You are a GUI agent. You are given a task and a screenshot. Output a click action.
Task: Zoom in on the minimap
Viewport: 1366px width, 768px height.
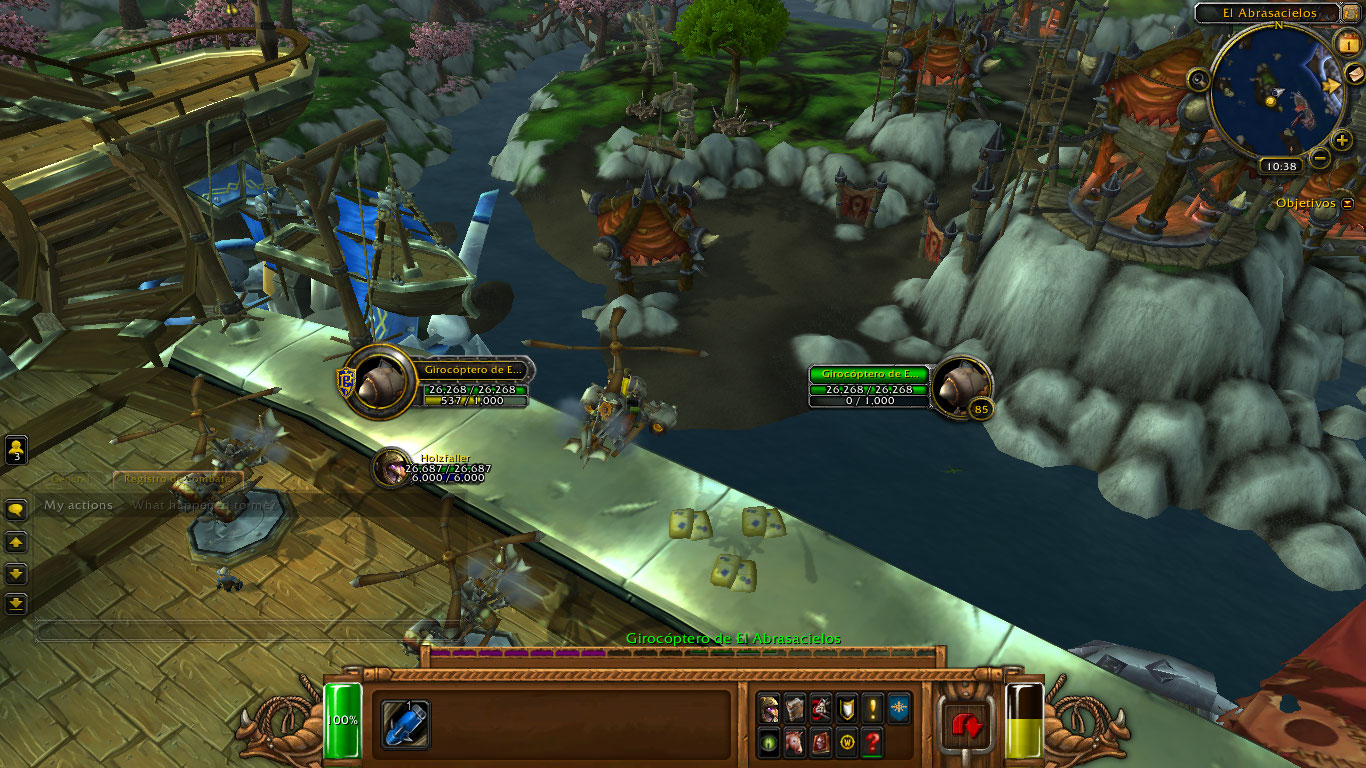click(x=1342, y=140)
